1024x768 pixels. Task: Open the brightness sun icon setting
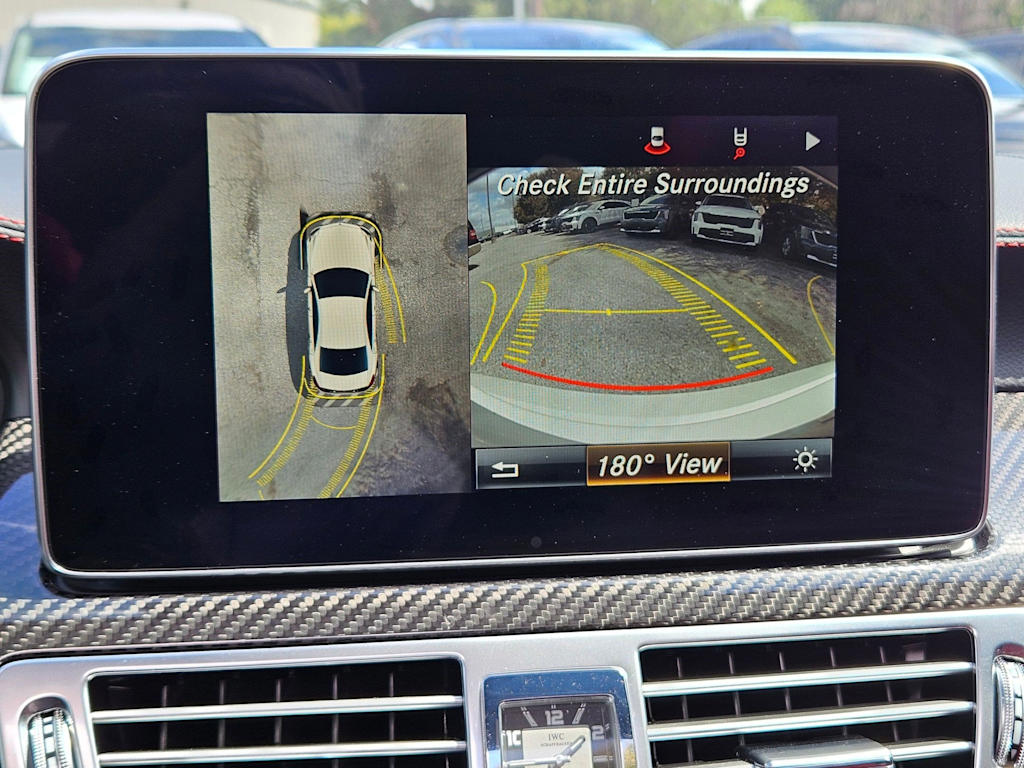pos(804,460)
